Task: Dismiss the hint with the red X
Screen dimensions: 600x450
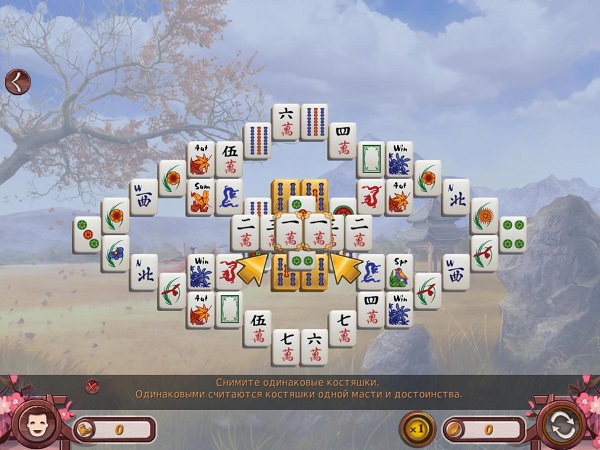Action: coord(92,386)
